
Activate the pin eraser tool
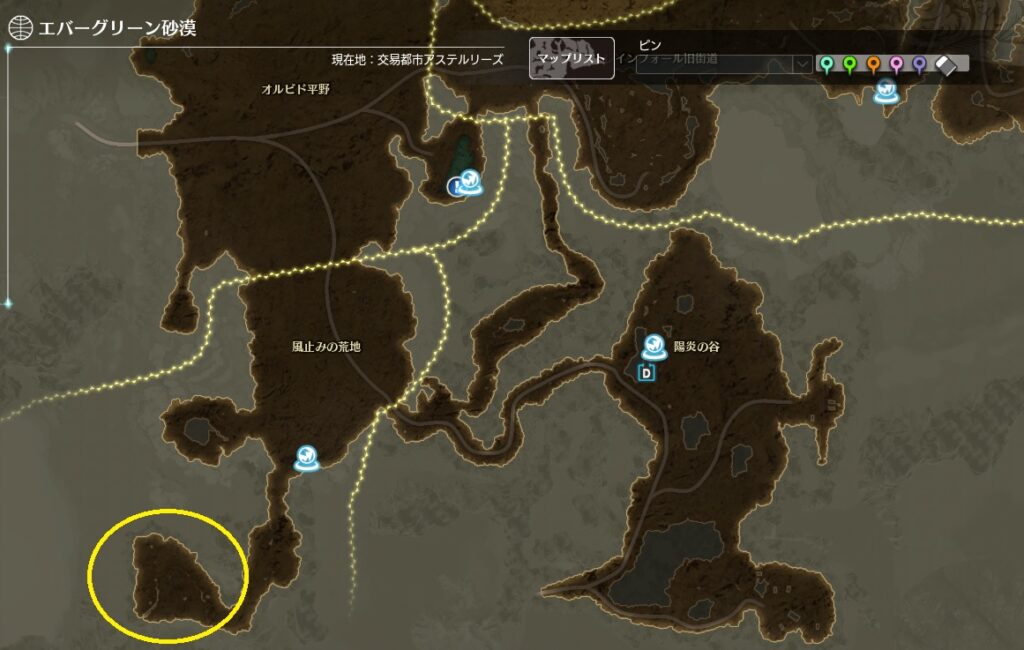click(947, 64)
